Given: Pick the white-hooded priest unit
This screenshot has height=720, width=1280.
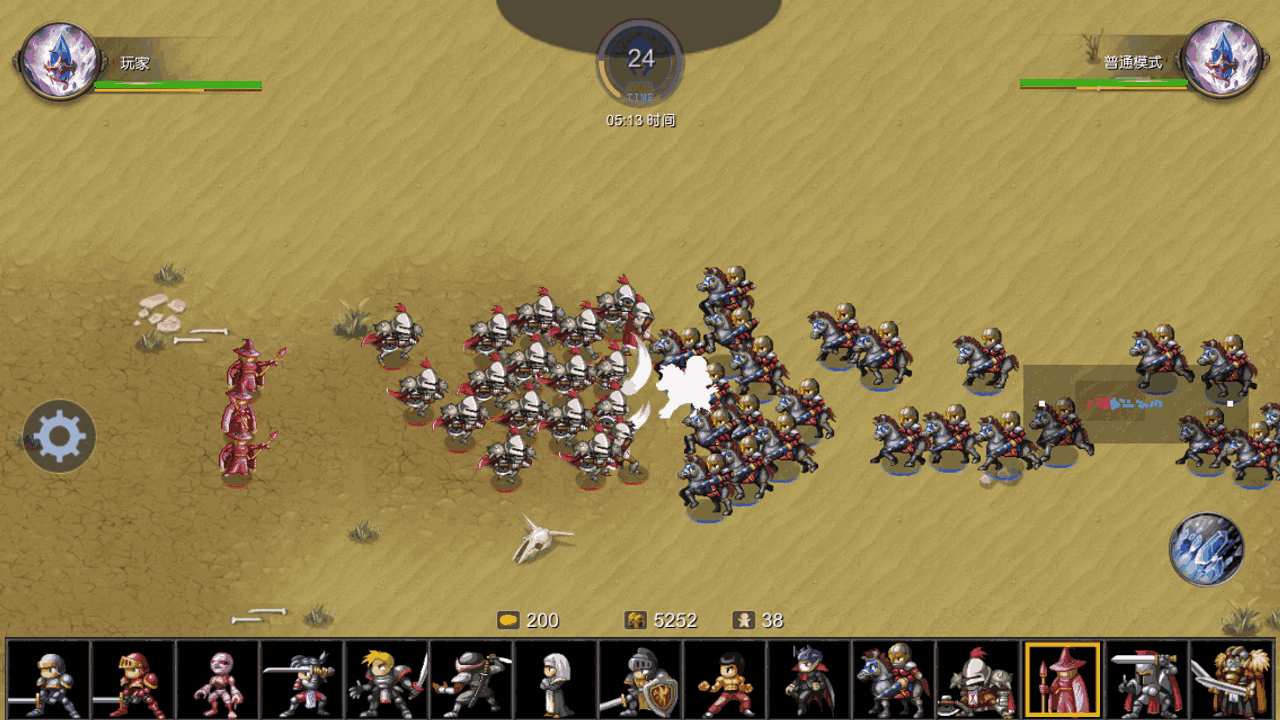Looking at the screenshot, I should point(556,681).
